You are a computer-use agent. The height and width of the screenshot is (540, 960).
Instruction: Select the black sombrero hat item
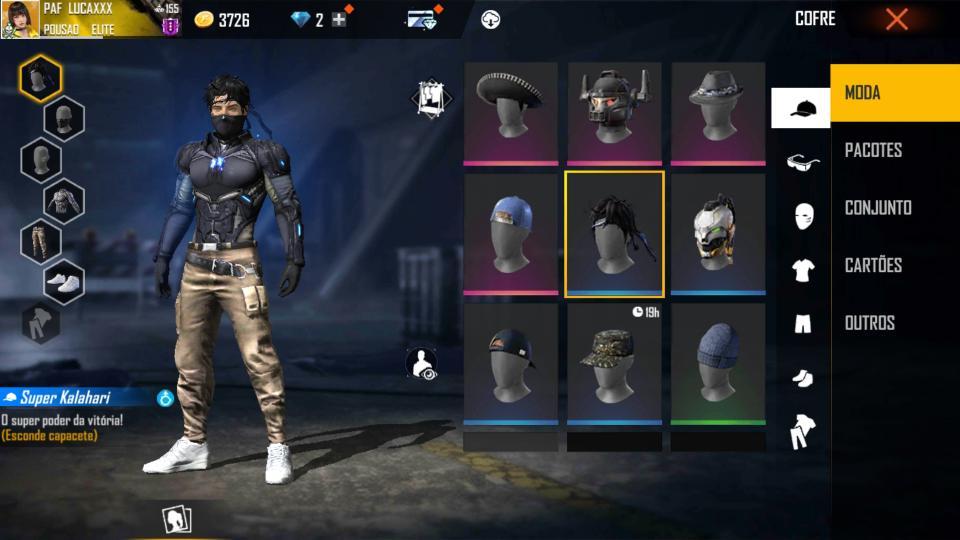510,111
